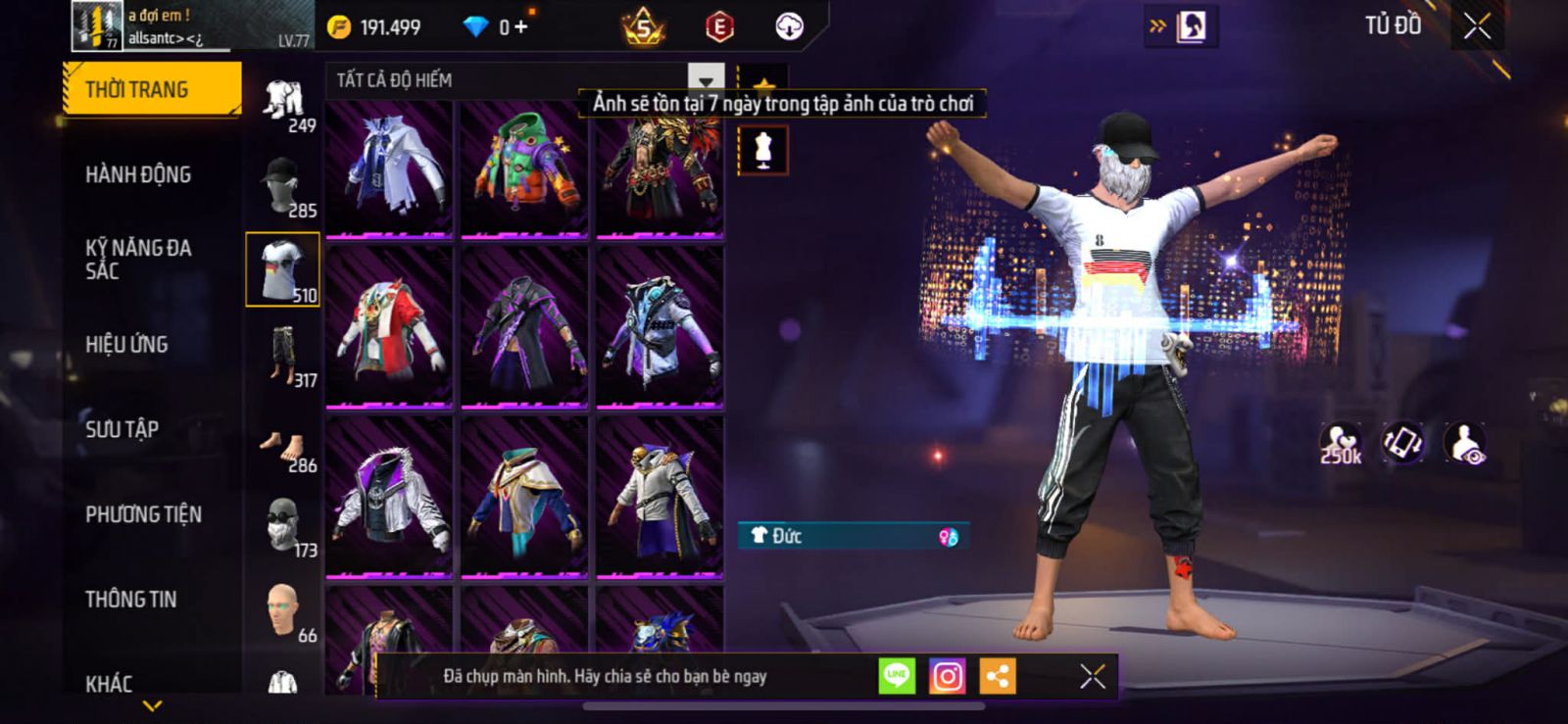The height and width of the screenshot is (724, 1568).
Task: Toggle the mannequin outfit preview icon
Action: pos(763,151)
